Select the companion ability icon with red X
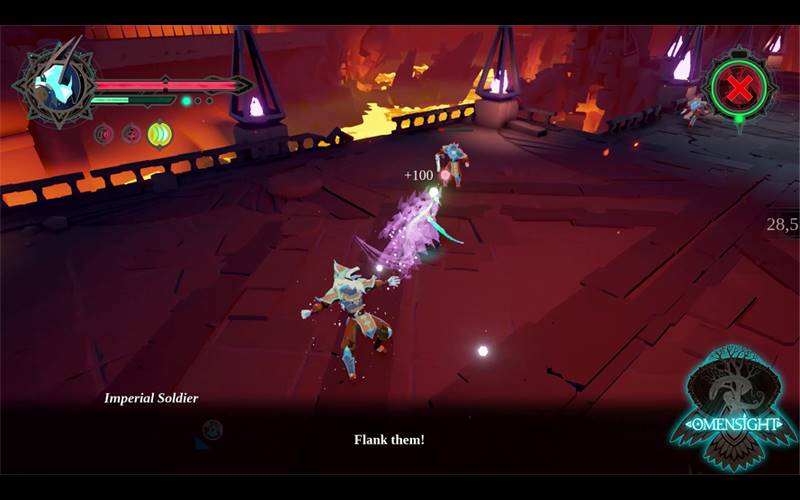The height and width of the screenshot is (500, 800). pos(740,90)
